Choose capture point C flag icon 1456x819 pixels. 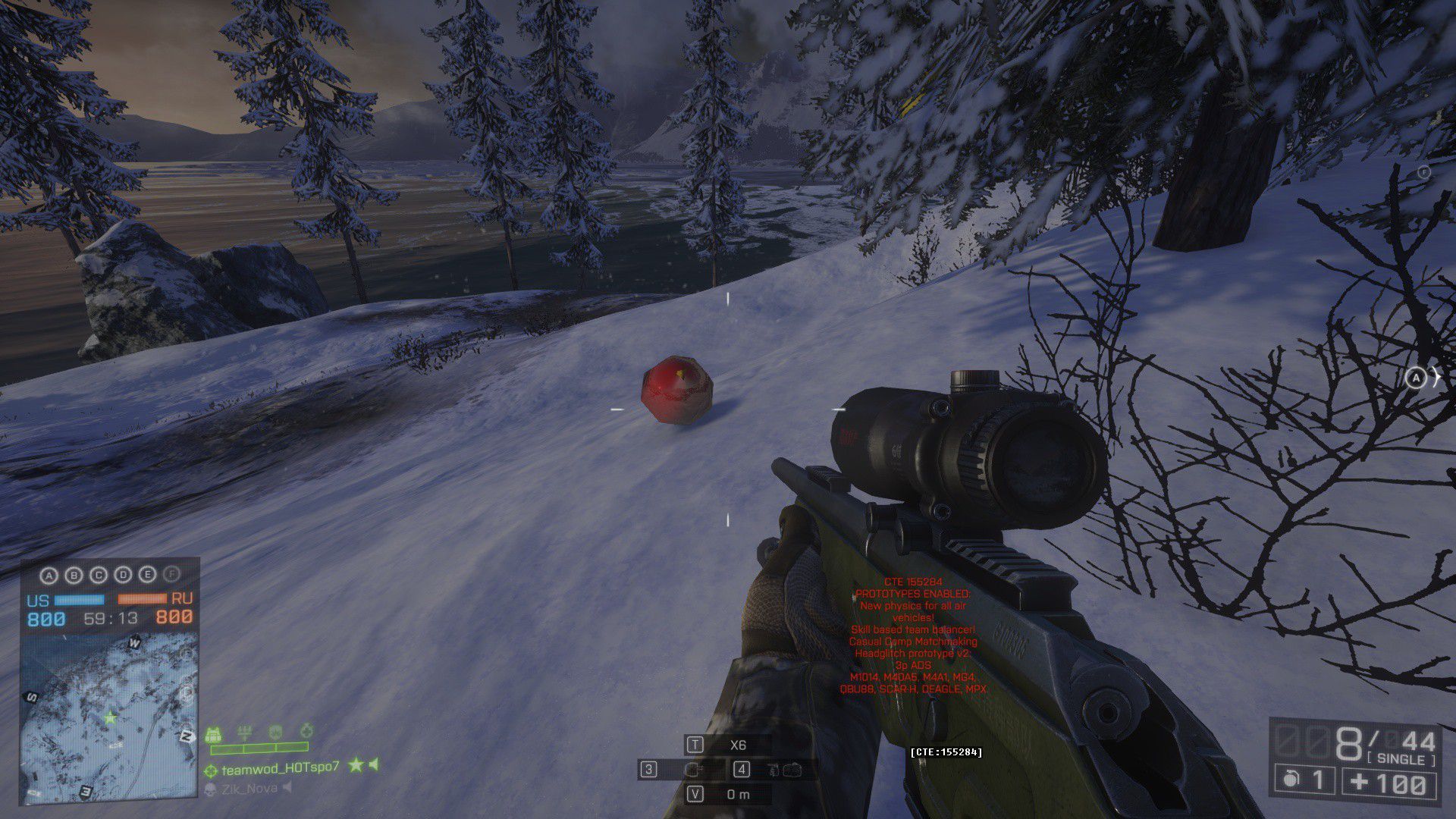[99, 576]
